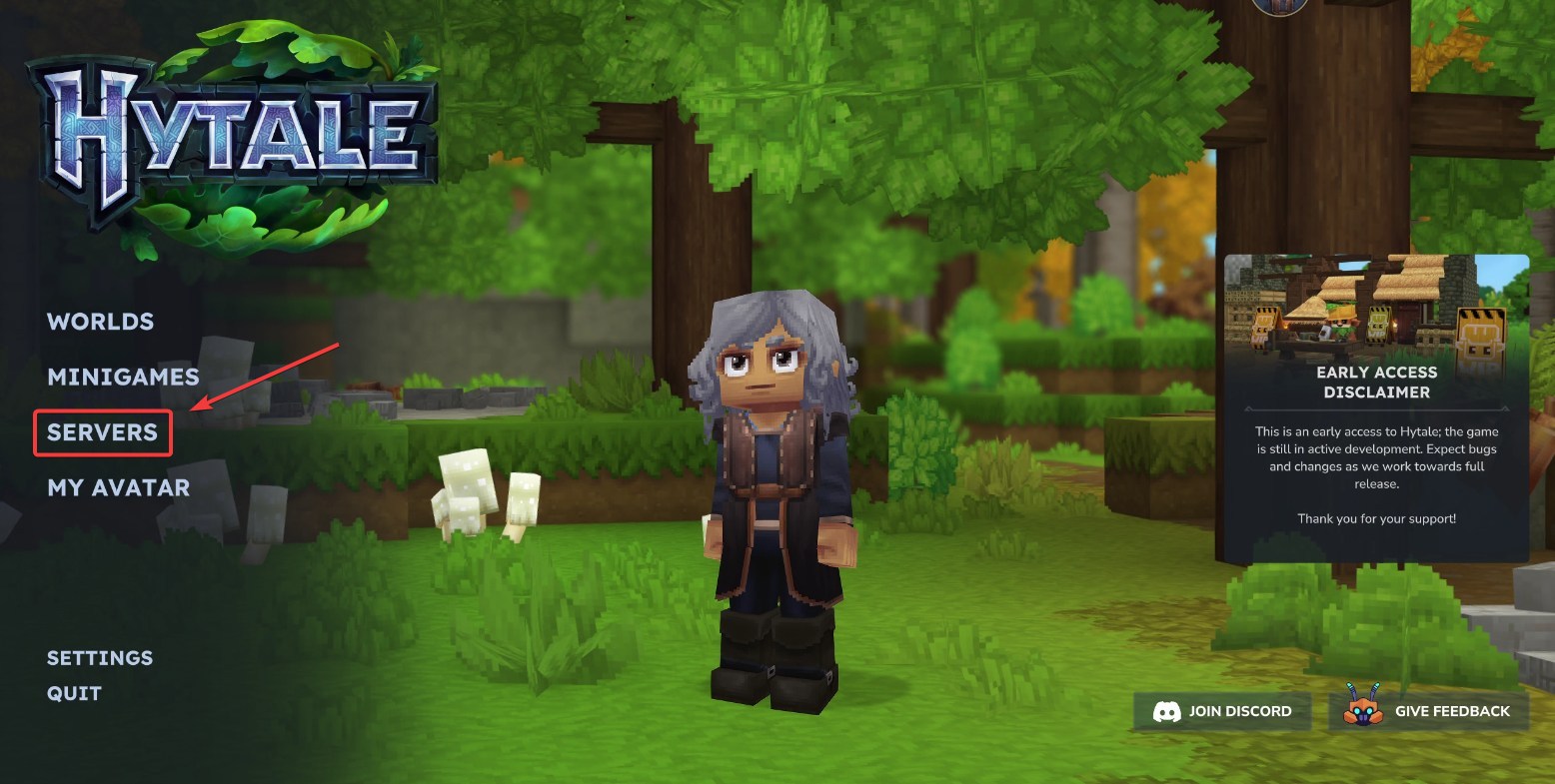Quit the game
Image resolution: width=1555 pixels, height=784 pixels.
point(74,693)
